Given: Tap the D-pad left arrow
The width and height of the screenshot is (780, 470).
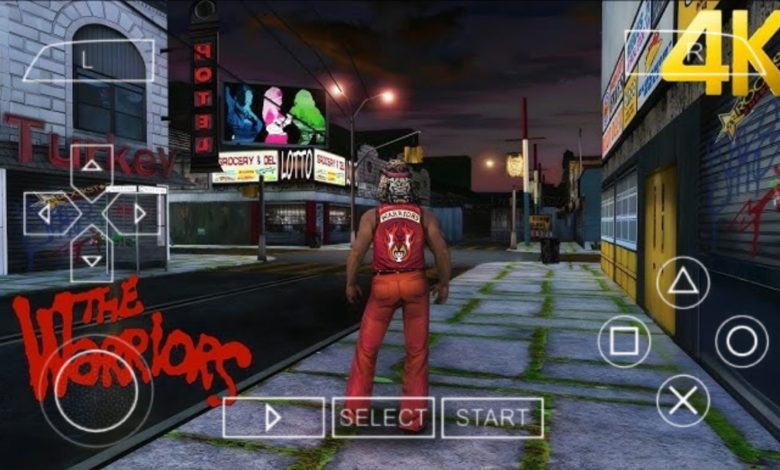Looking at the screenshot, I should click(x=44, y=213).
